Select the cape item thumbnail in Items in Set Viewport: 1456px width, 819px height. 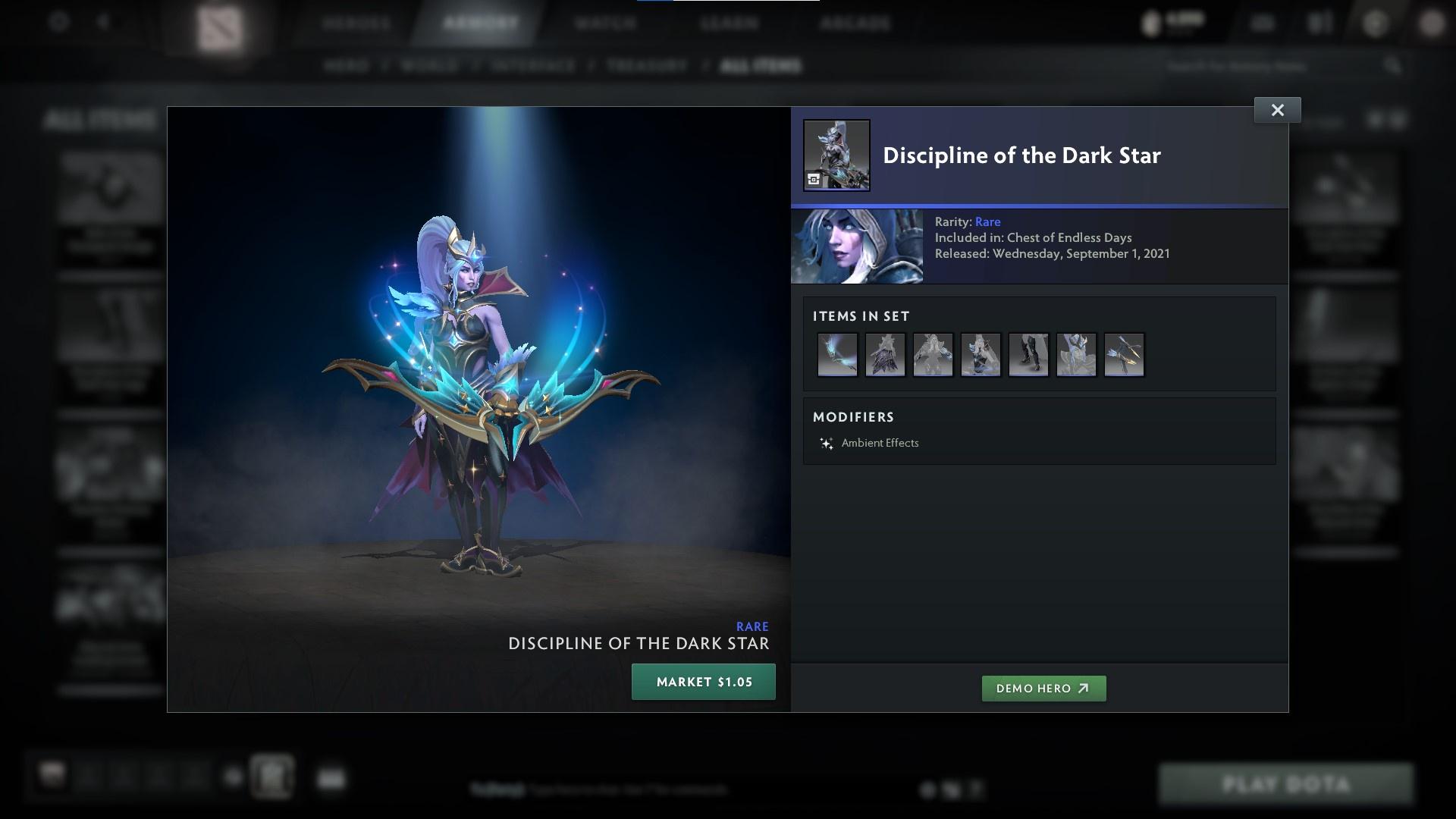click(886, 354)
